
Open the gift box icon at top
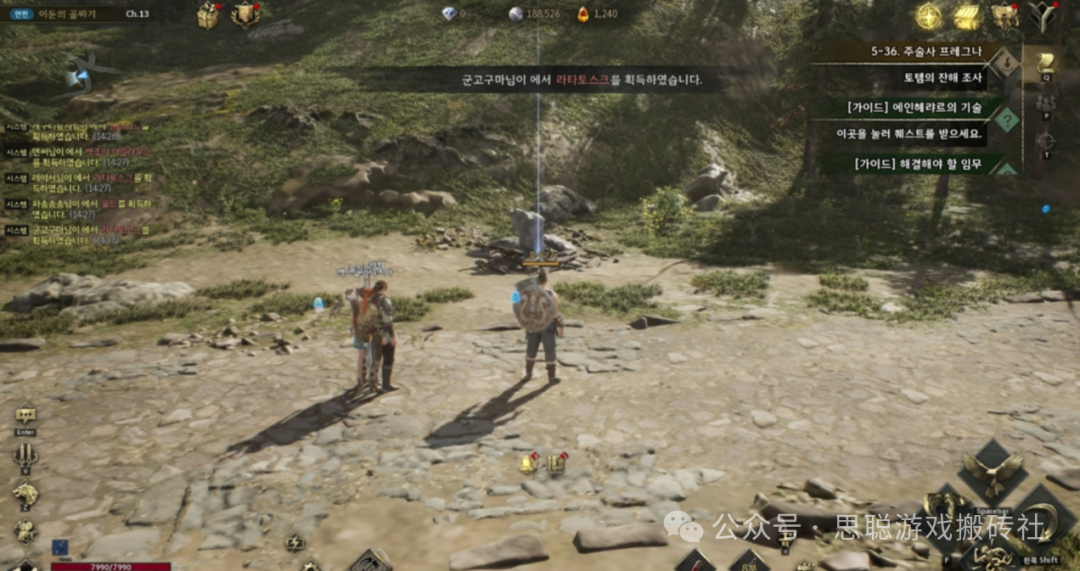pos(208,14)
